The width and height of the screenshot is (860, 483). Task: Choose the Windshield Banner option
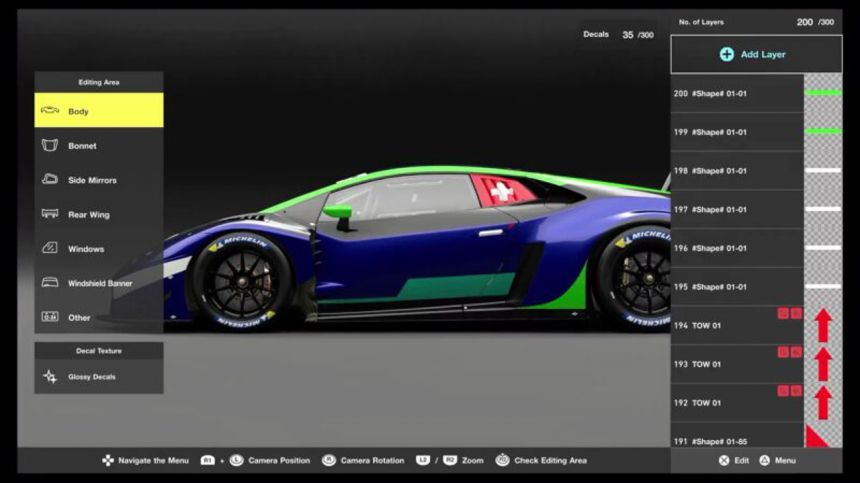(98, 283)
